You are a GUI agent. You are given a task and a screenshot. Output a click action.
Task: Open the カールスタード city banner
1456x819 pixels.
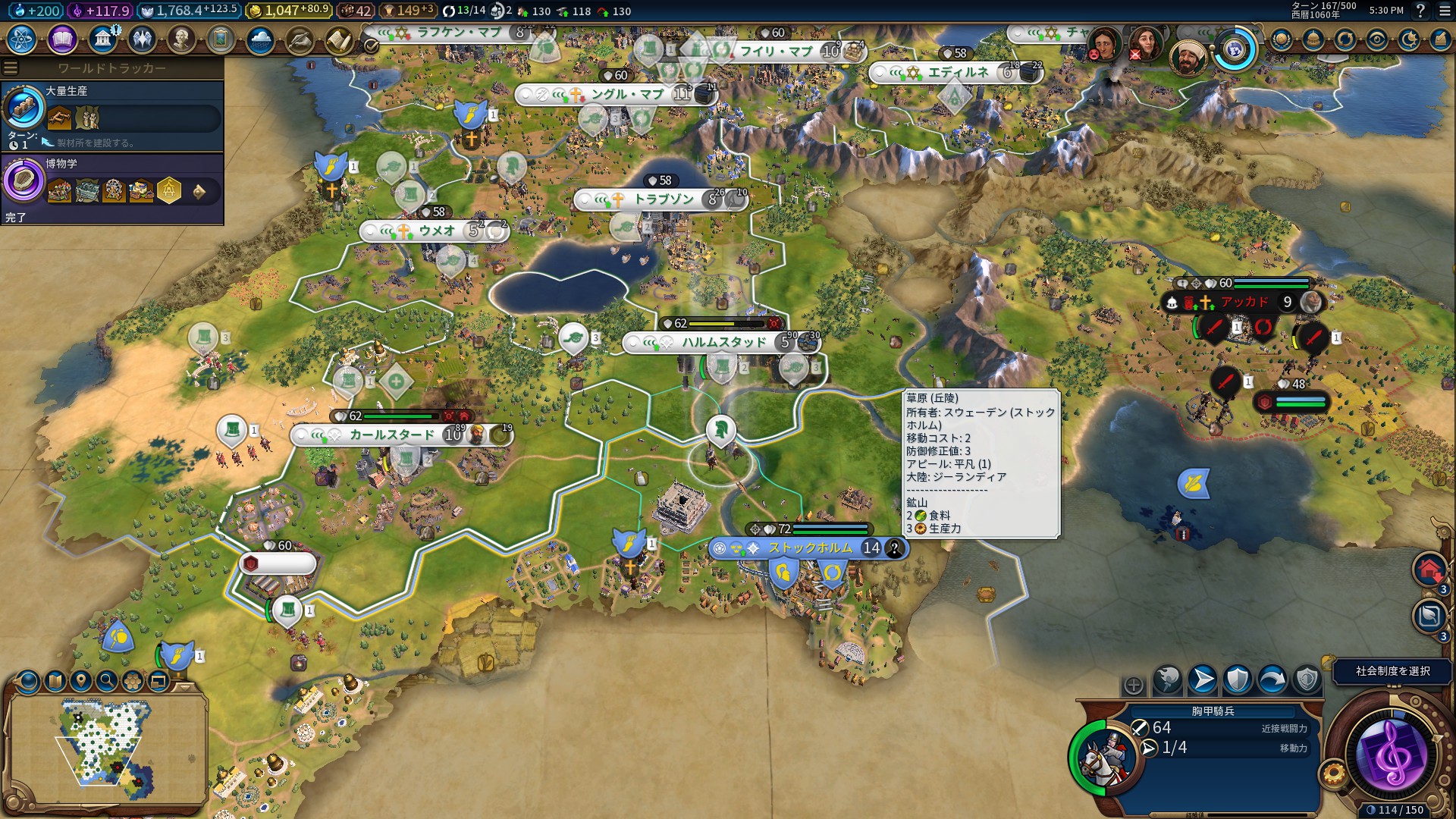tap(391, 435)
